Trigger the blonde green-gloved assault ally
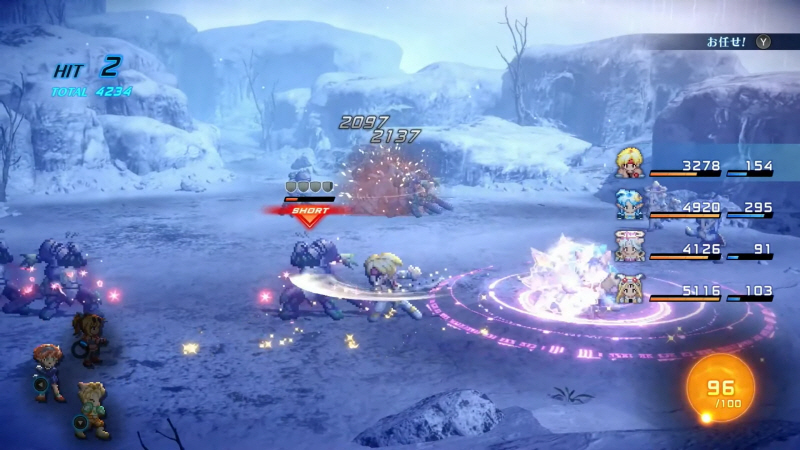The image size is (800, 450). [92, 407]
